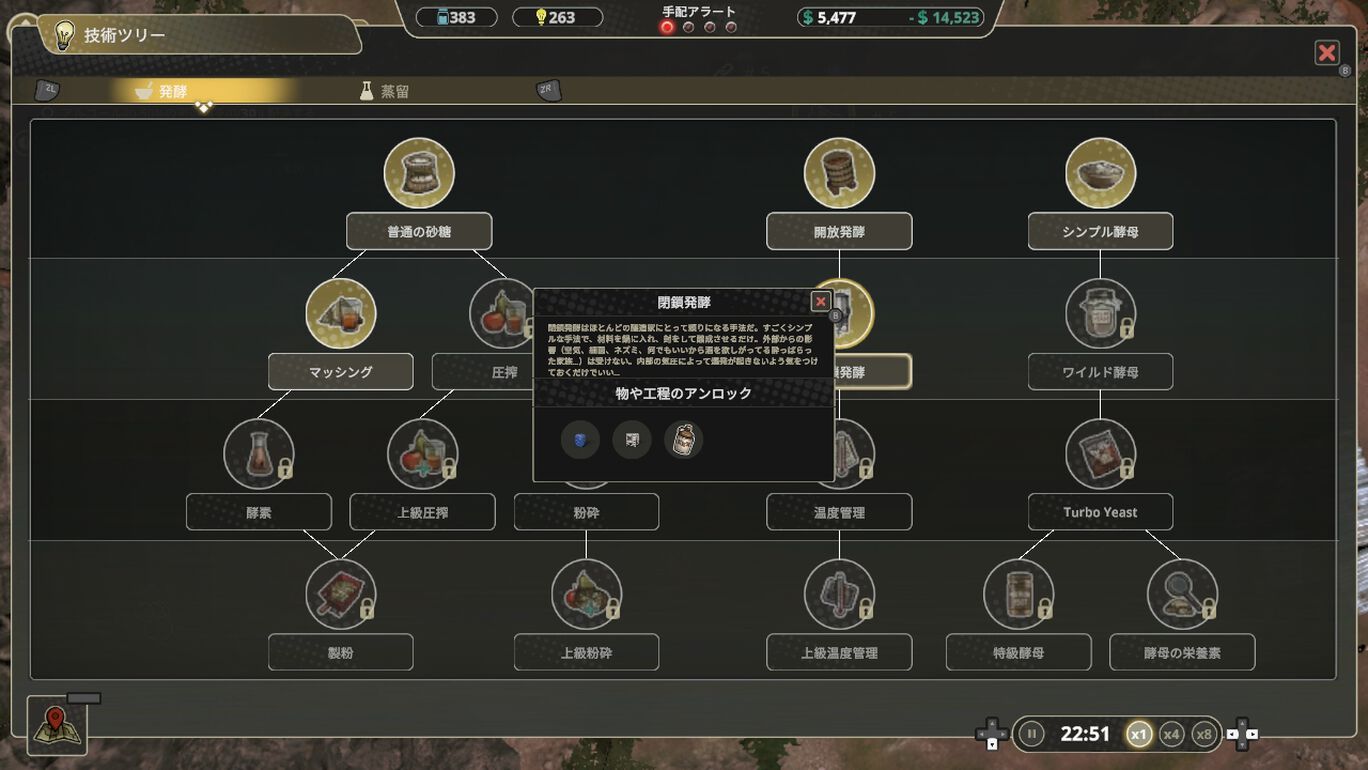Select the 普通の砂糖 technology node
Viewport: 1368px width, 770px height.
419,231
